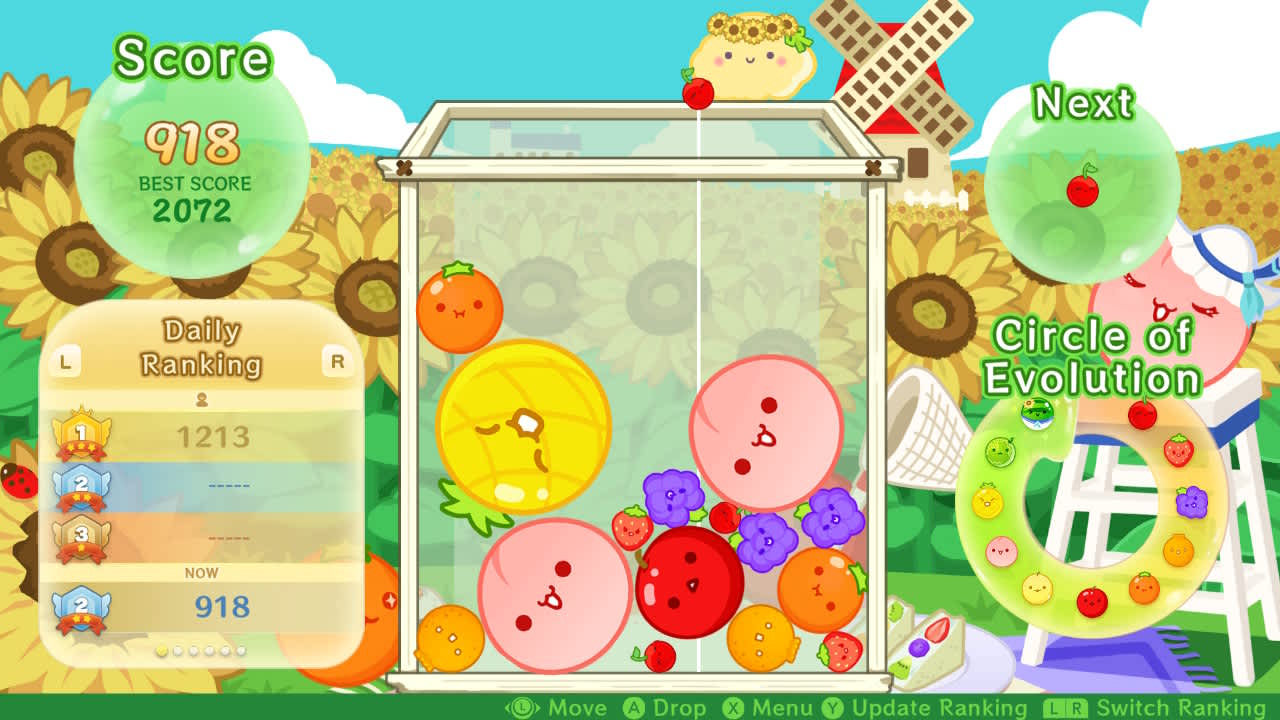Select the watermelon icon in Circle of Evolution
The width and height of the screenshot is (1280, 720).
[1035, 413]
